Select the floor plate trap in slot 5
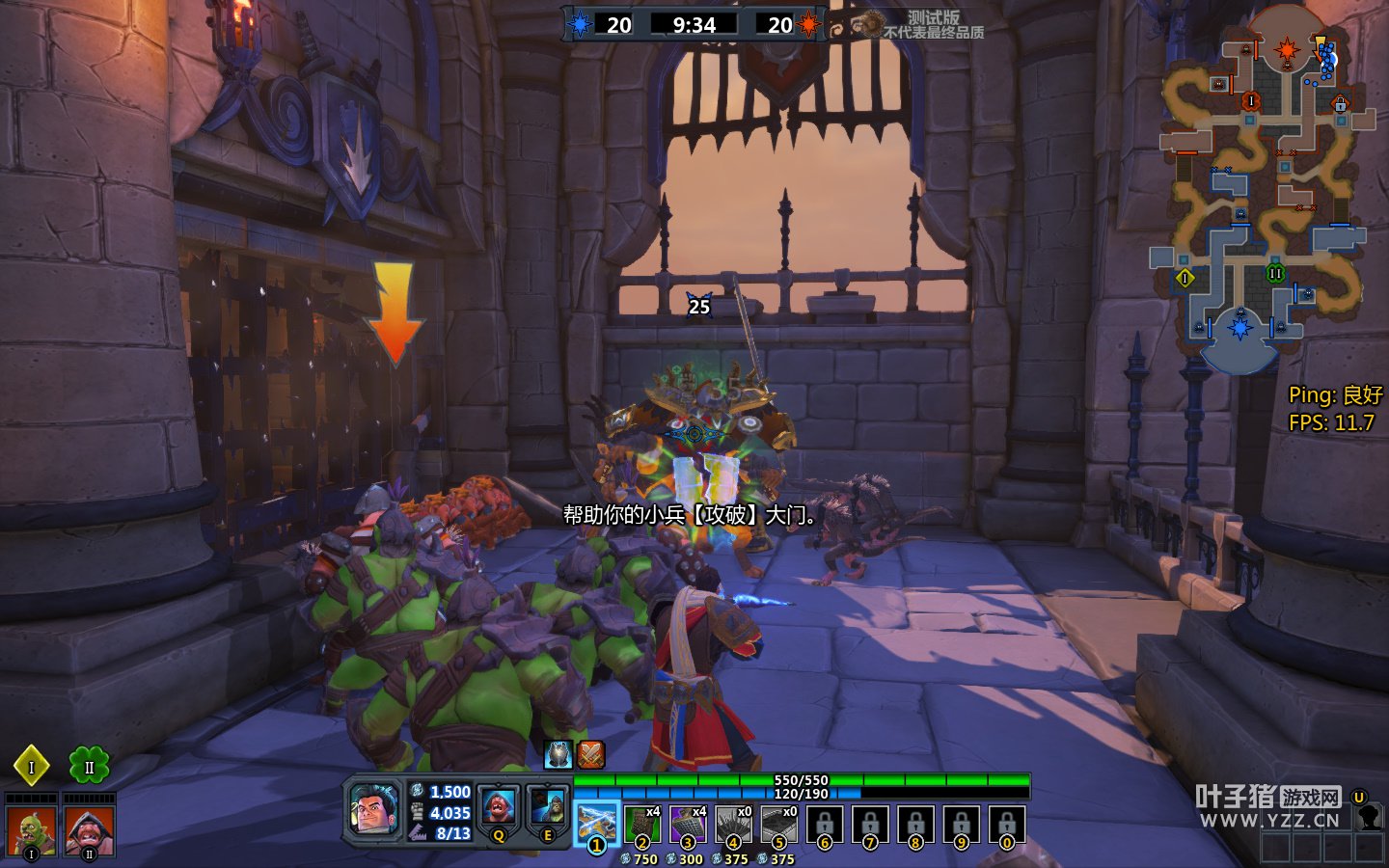1389x868 pixels. pos(777,826)
